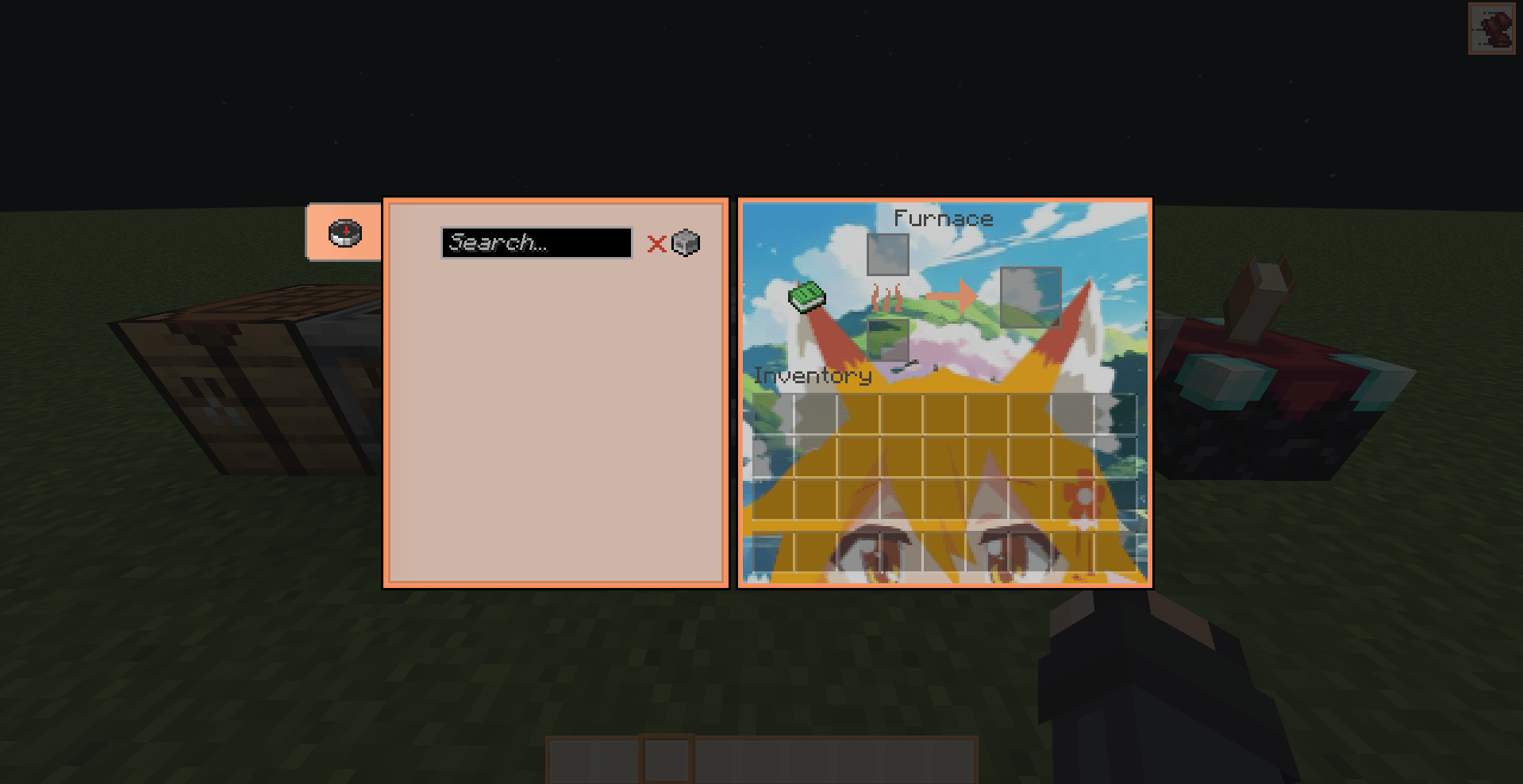Click the crafting output crosshair near screen center
The width and height of the screenshot is (1523, 784).
762,392
